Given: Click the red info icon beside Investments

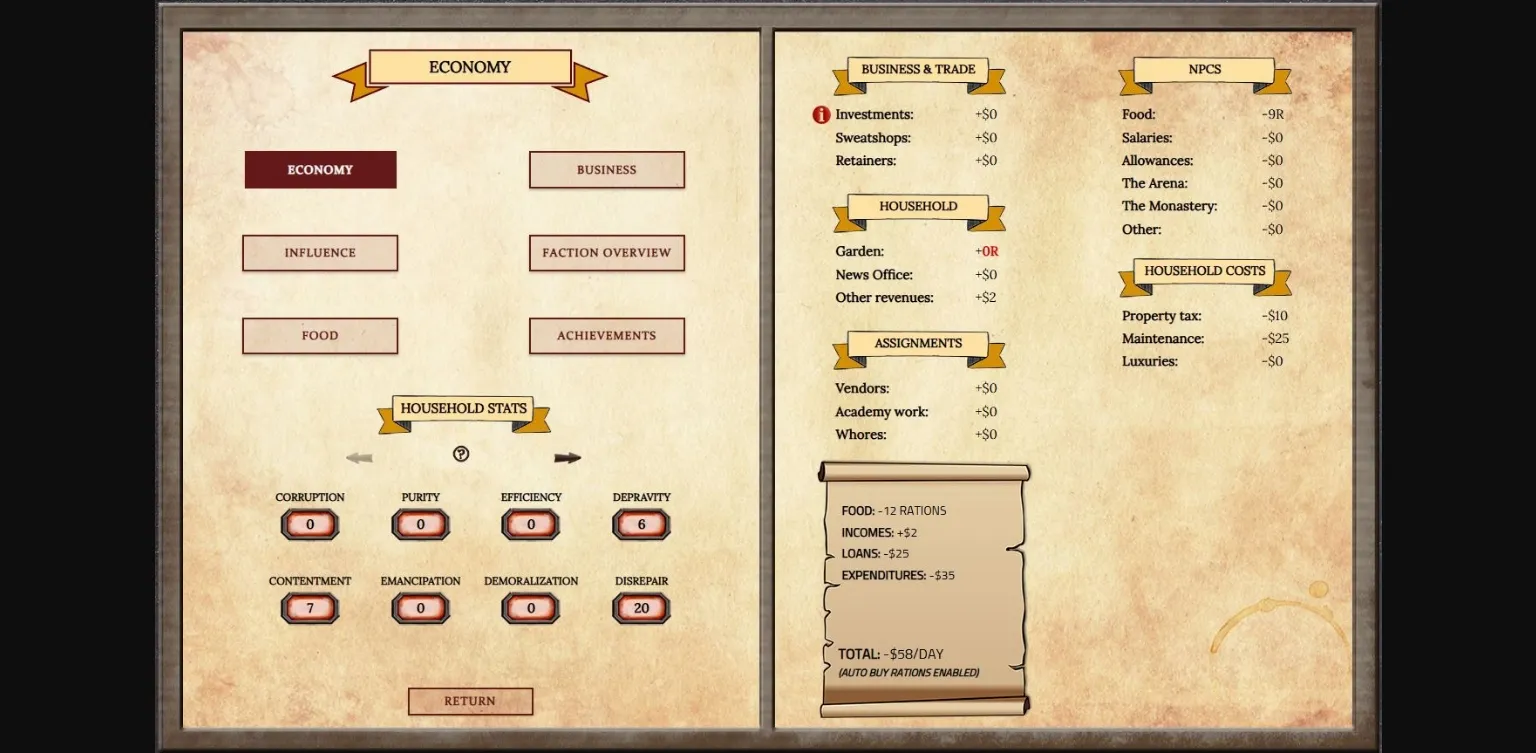Looking at the screenshot, I should (x=820, y=114).
